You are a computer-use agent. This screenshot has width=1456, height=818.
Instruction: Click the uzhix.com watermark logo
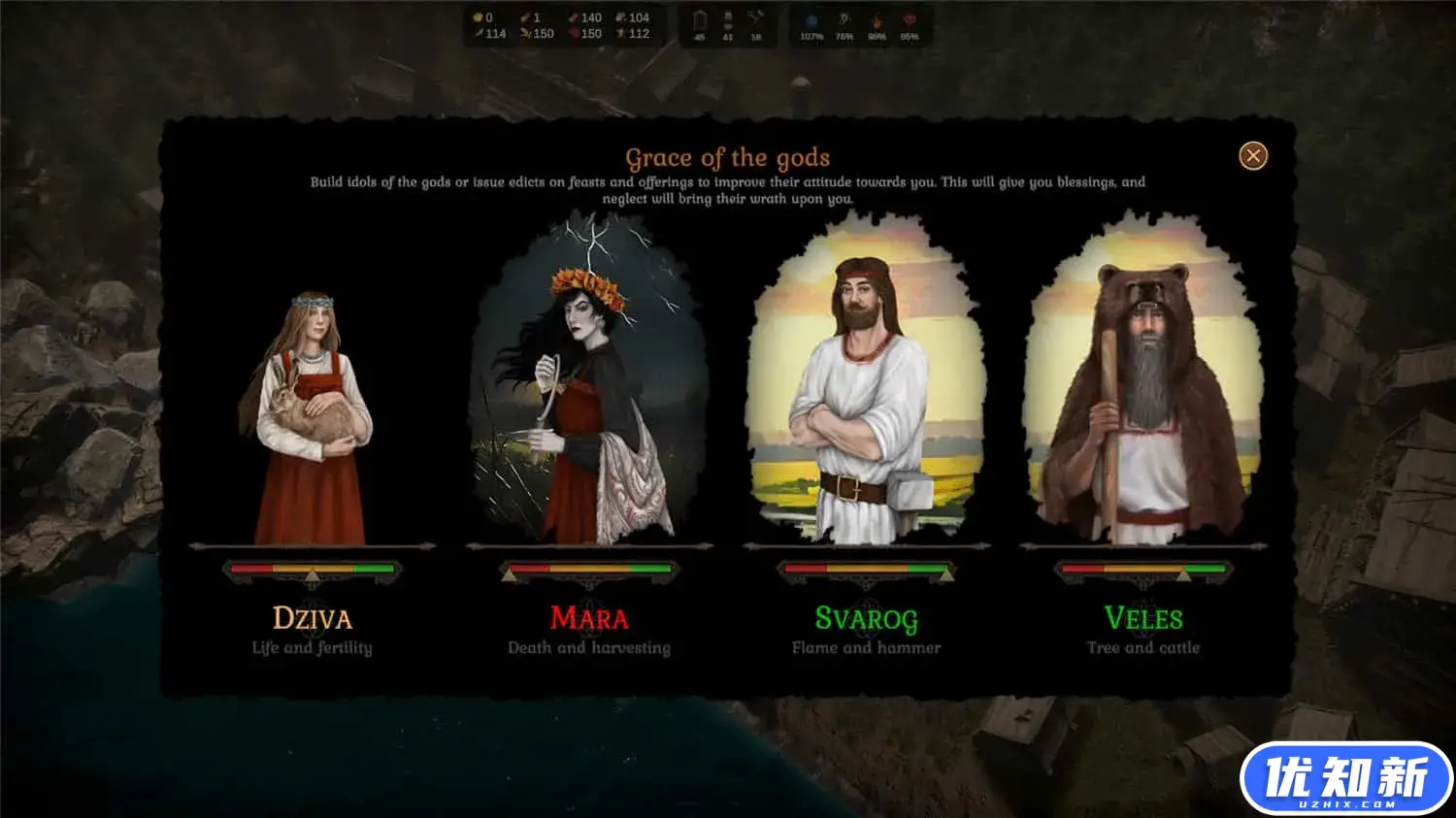pyautogui.click(x=1345, y=779)
